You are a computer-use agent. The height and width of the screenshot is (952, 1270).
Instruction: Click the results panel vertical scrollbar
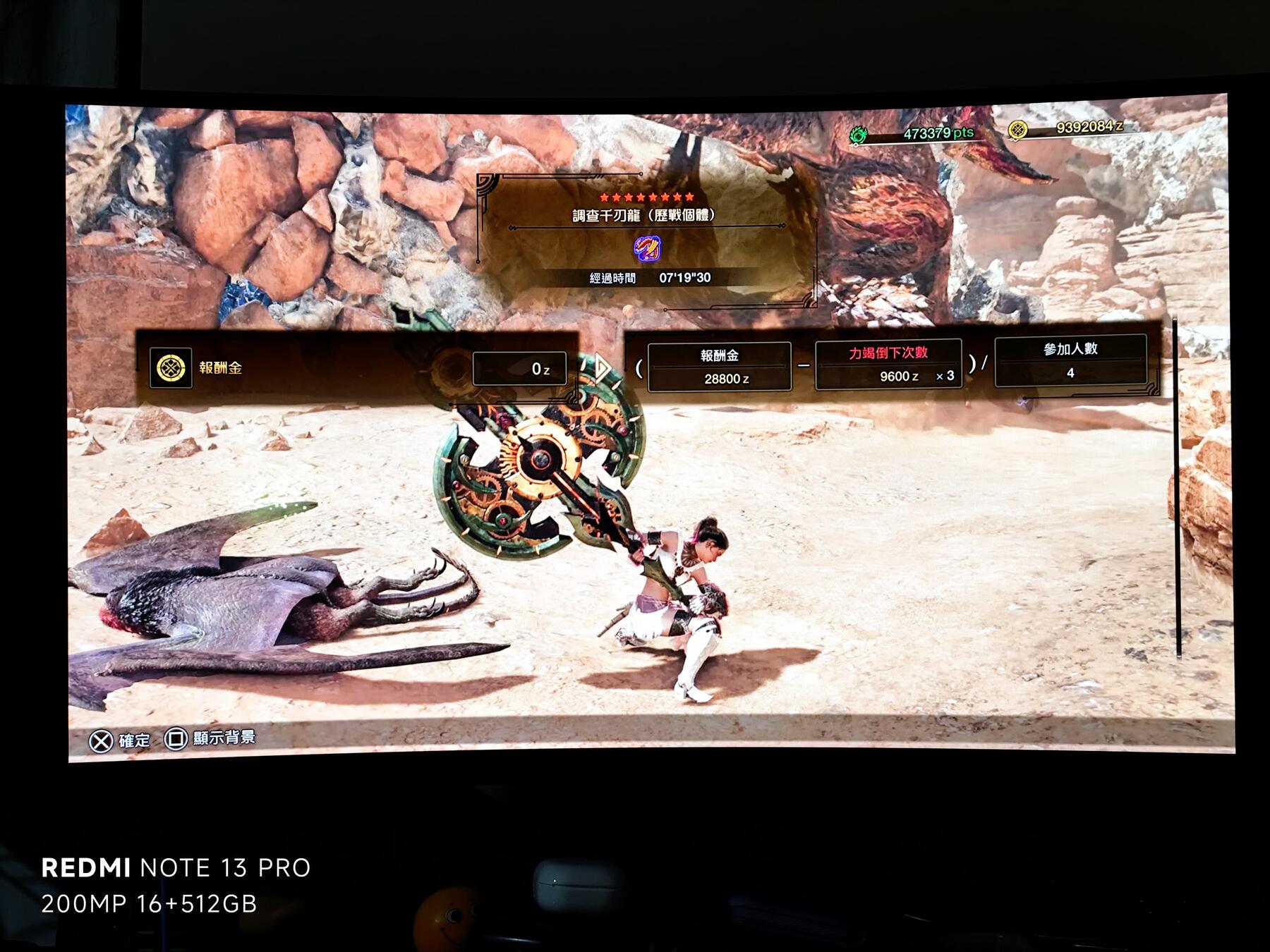point(1176,488)
